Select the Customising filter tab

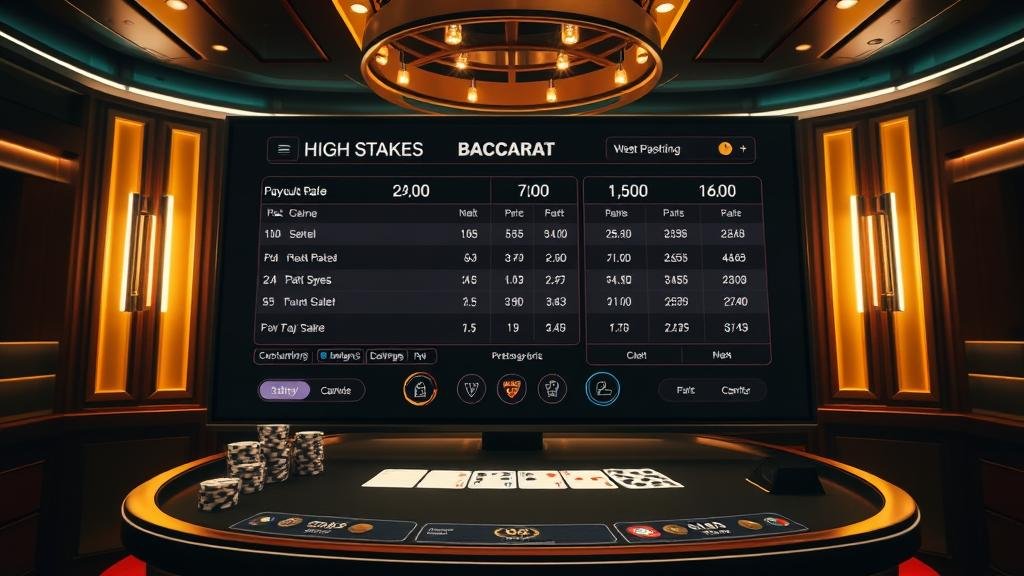click(282, 355)
